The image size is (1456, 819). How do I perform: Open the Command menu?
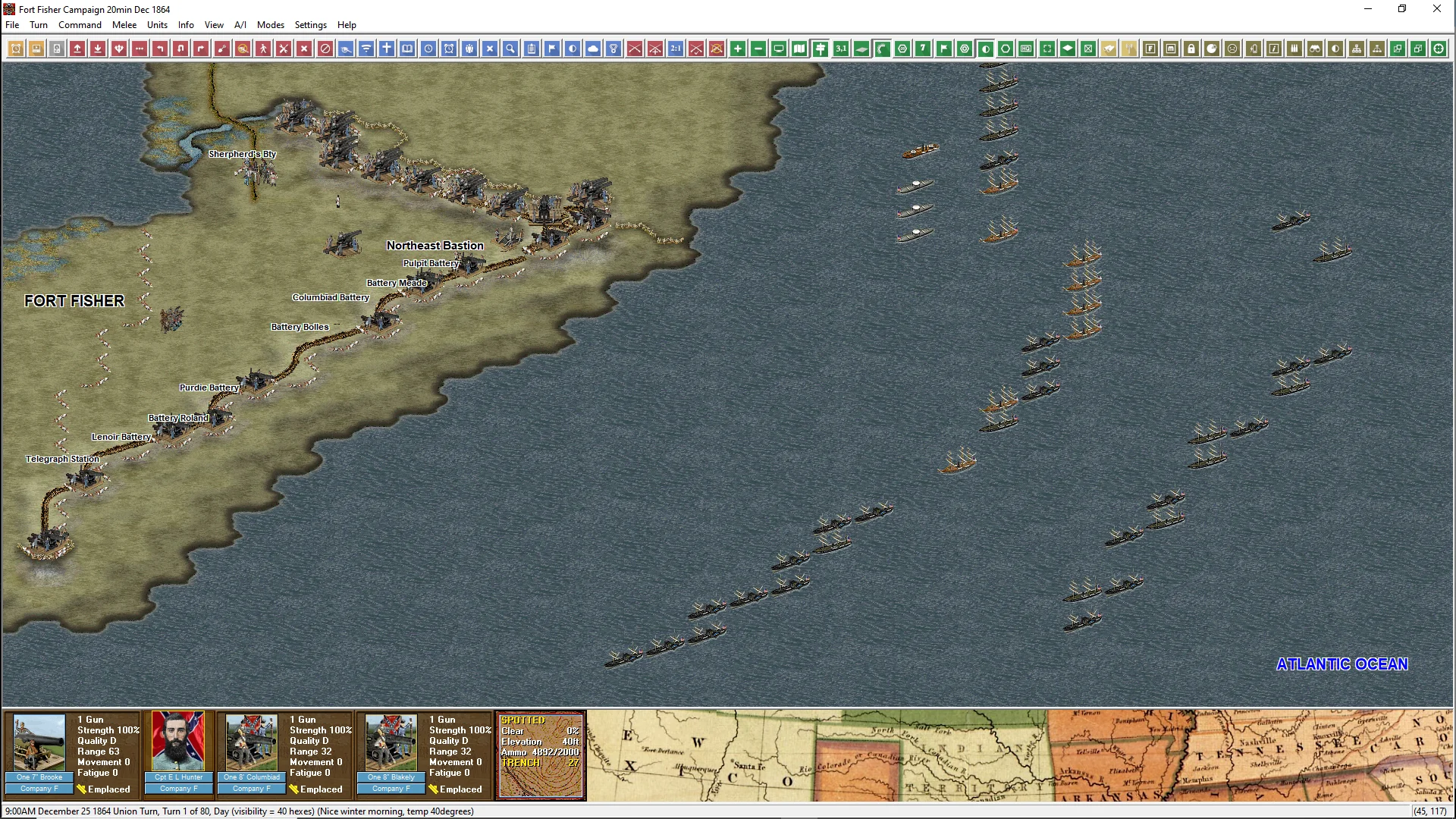coord(80,25)
